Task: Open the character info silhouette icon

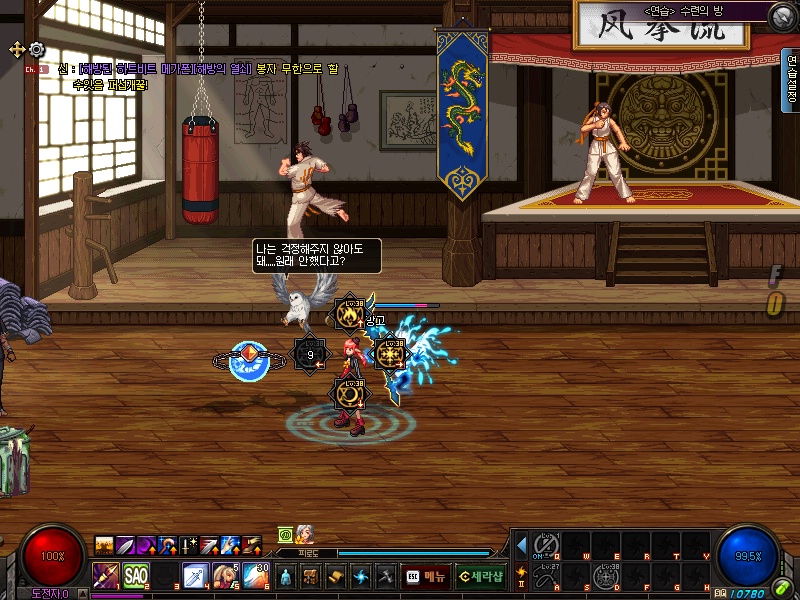Action: [286, 577]
